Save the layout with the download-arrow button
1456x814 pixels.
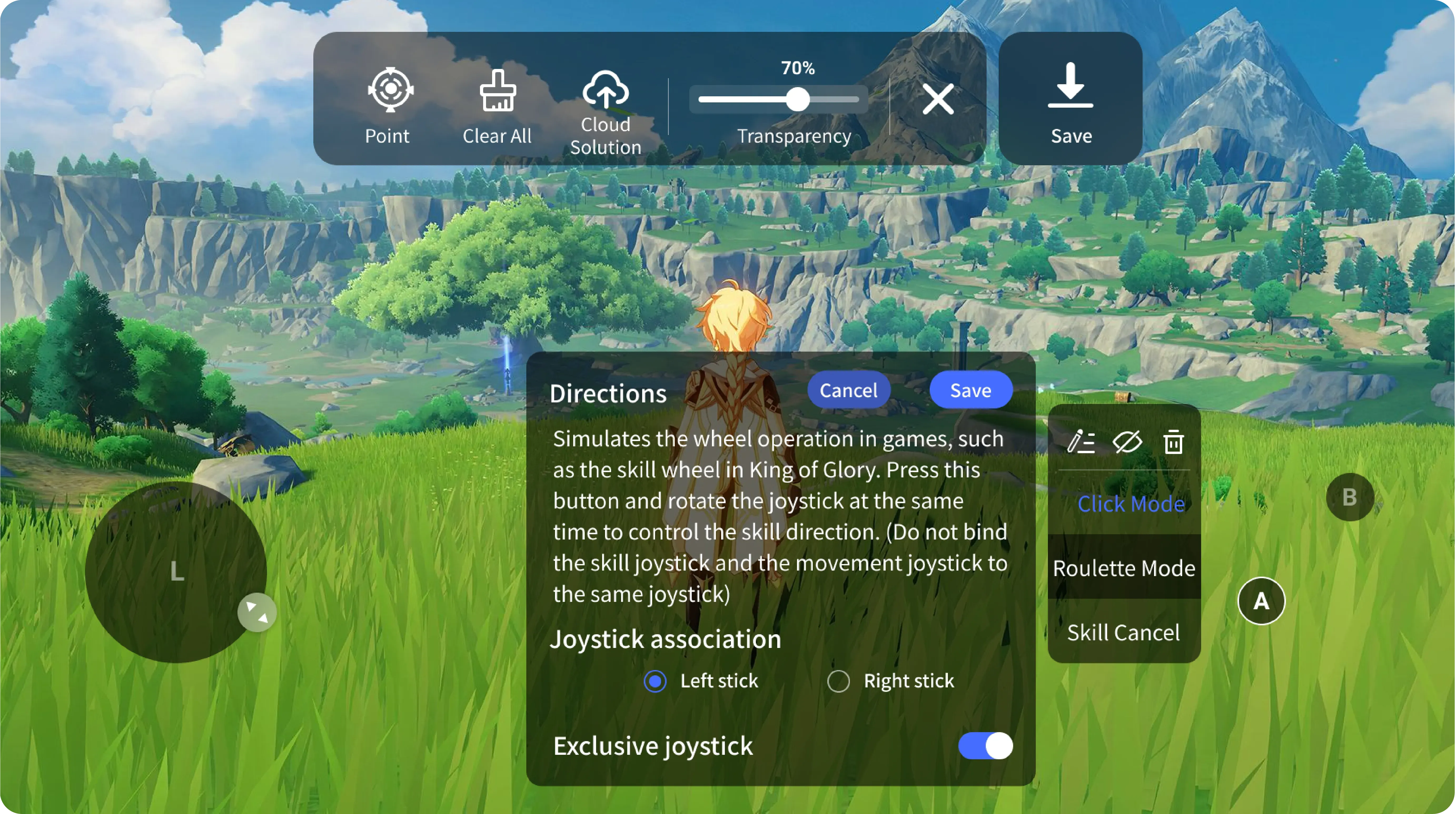1070,99
